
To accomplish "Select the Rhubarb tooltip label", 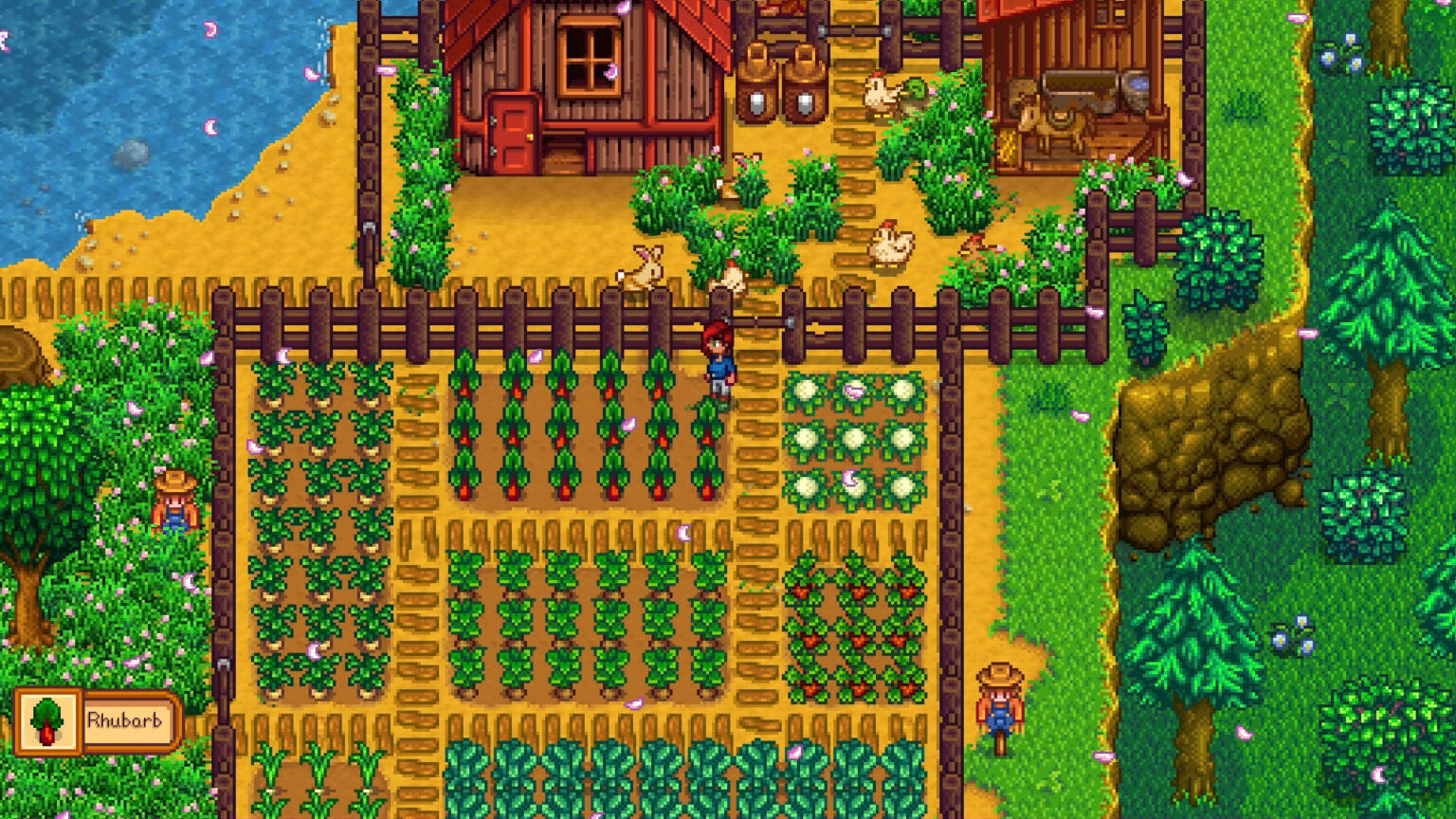I will (x=125, y=723).
